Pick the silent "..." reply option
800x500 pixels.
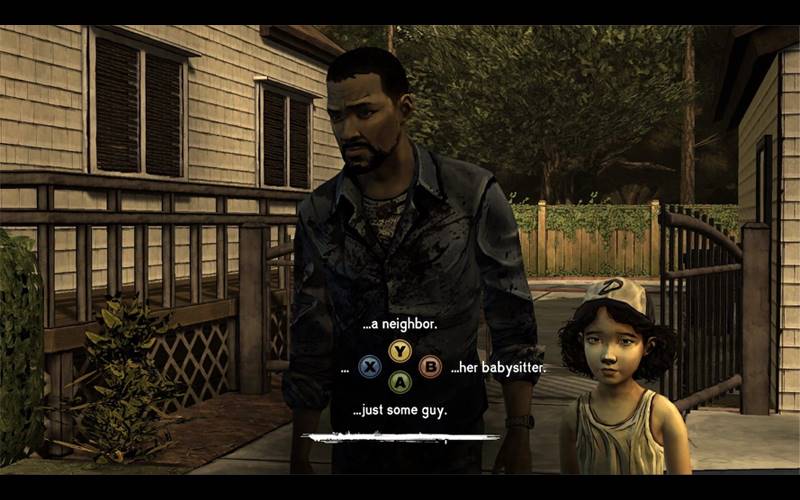point(344,368)
